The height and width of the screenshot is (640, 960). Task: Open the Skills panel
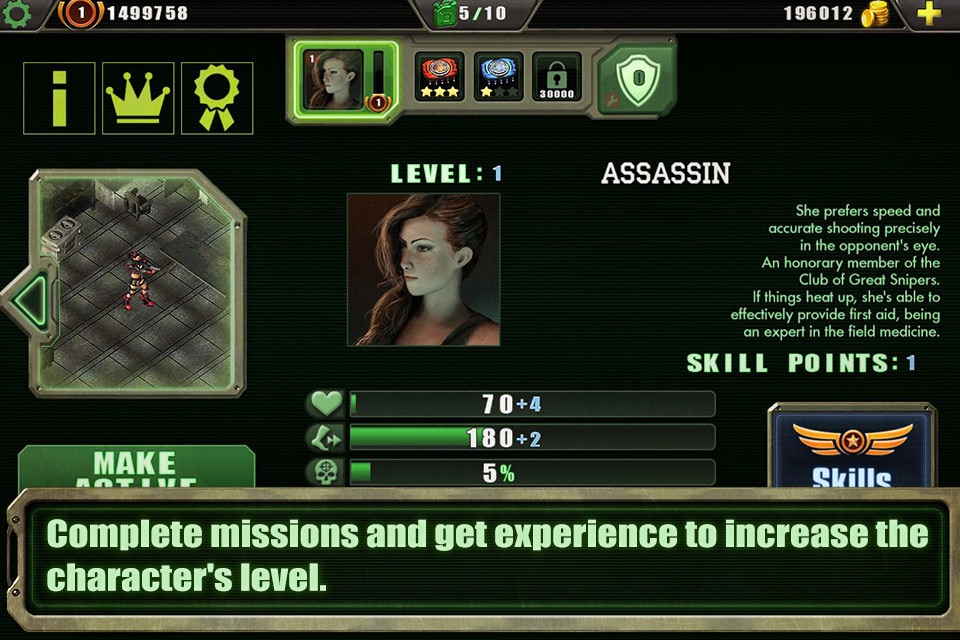851,450
